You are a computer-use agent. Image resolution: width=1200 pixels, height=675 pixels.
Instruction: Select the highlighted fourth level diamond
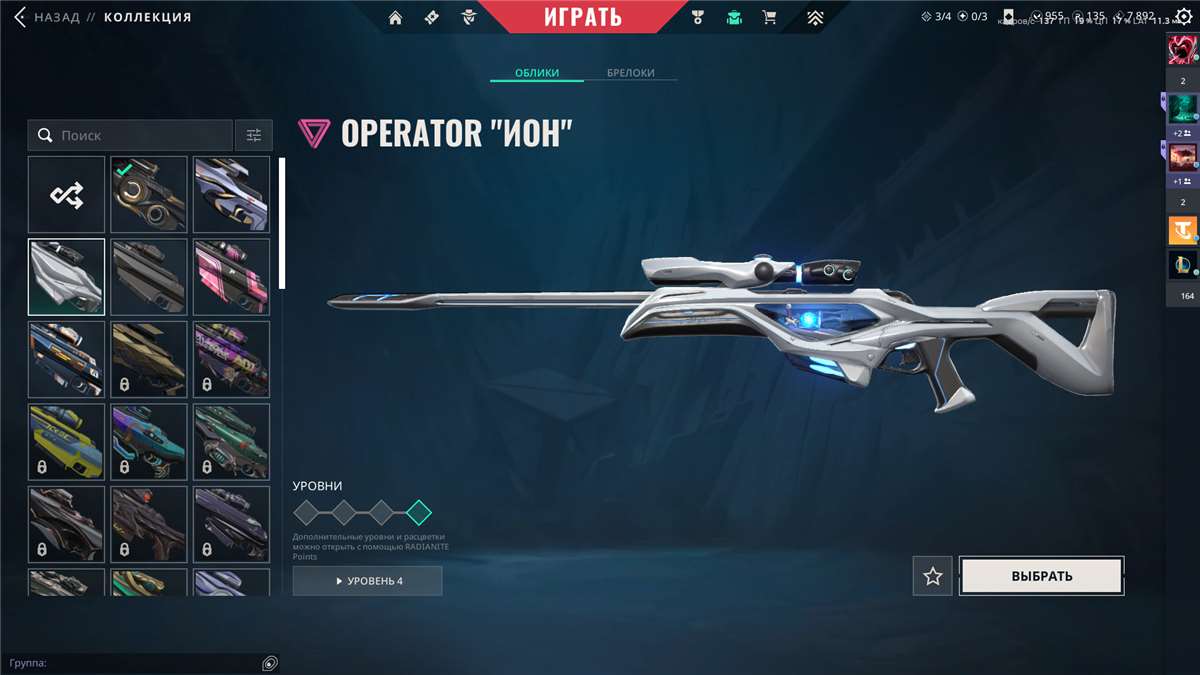point(419,513)
